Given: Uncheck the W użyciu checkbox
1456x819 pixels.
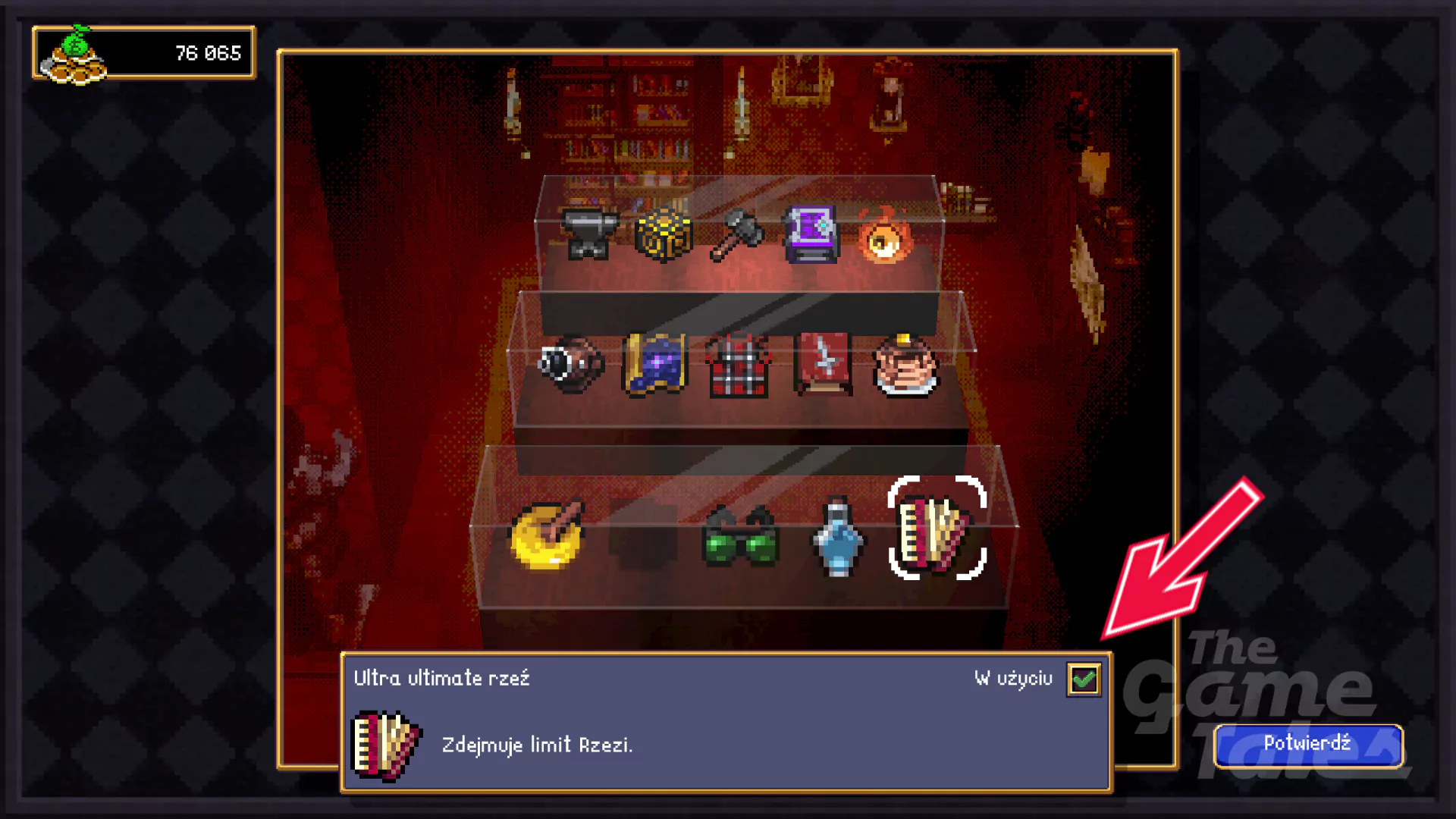Looking at the screenshot, I should pyautogui.click(x=1084, y=680).
